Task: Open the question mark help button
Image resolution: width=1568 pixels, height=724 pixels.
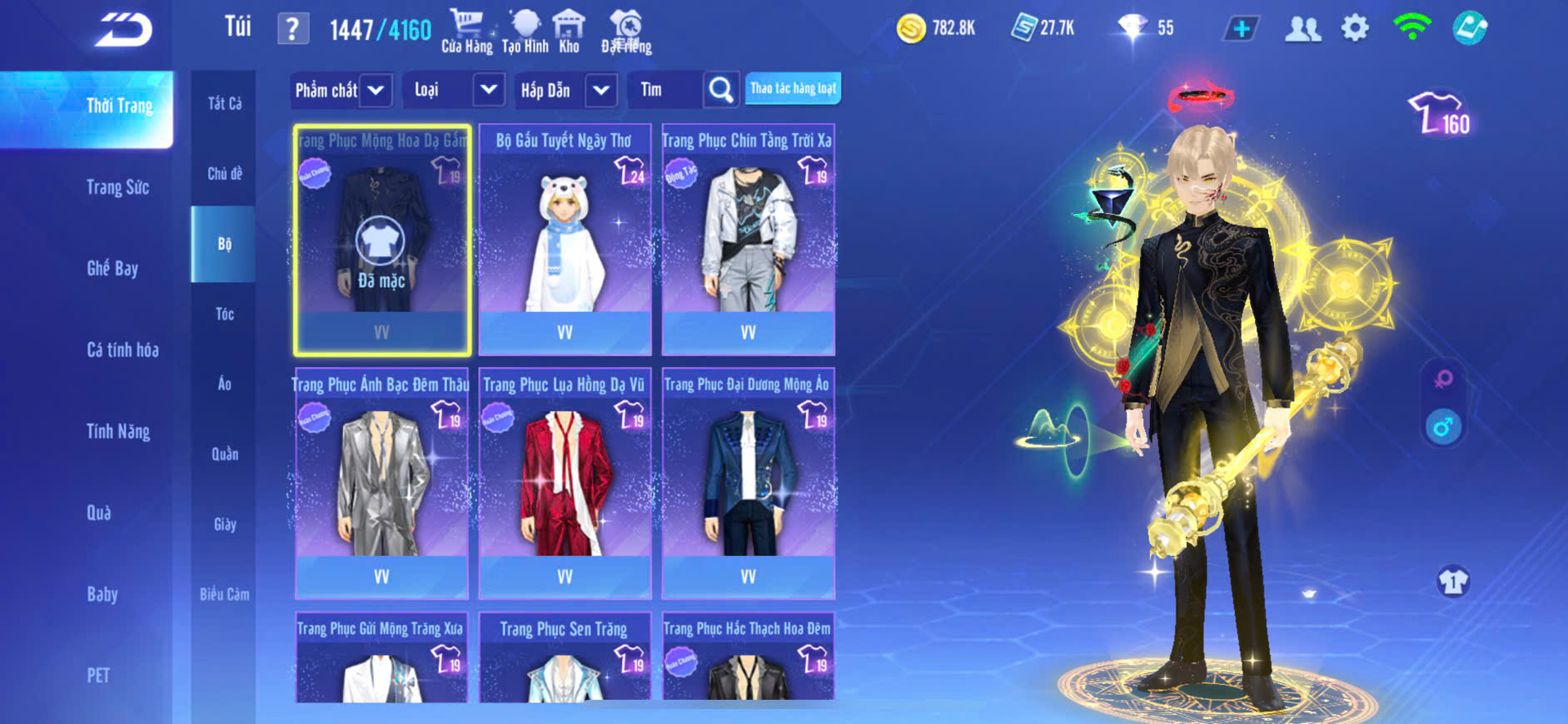Action: coord(292,29)
